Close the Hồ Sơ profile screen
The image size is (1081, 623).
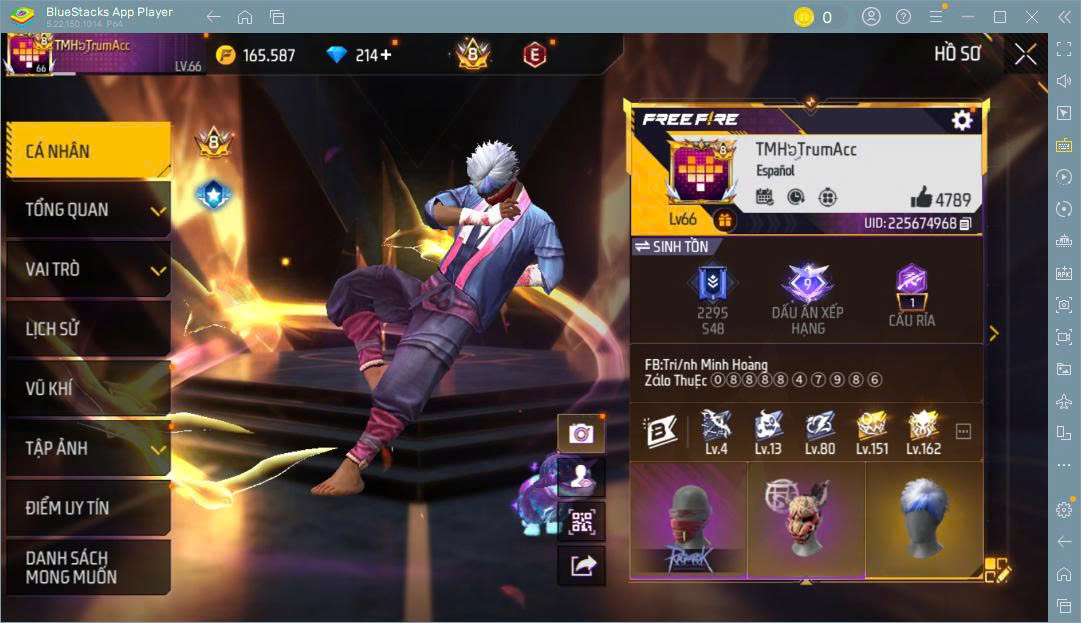[1025, 55]
